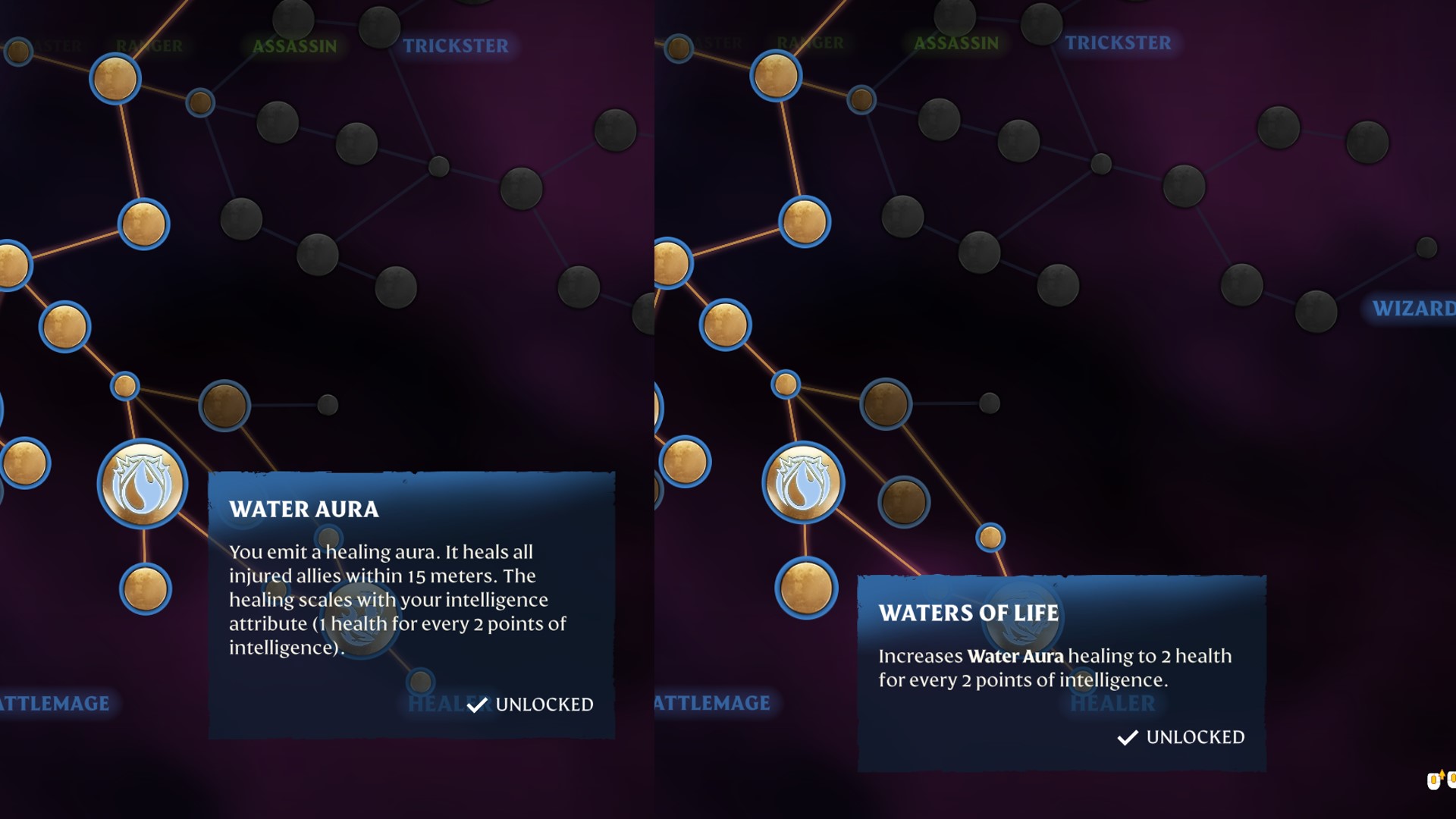Open the Water Aura tooltip link in Waters of Life description
The width and height of the screenshot is (1456, 819).
1018,657
